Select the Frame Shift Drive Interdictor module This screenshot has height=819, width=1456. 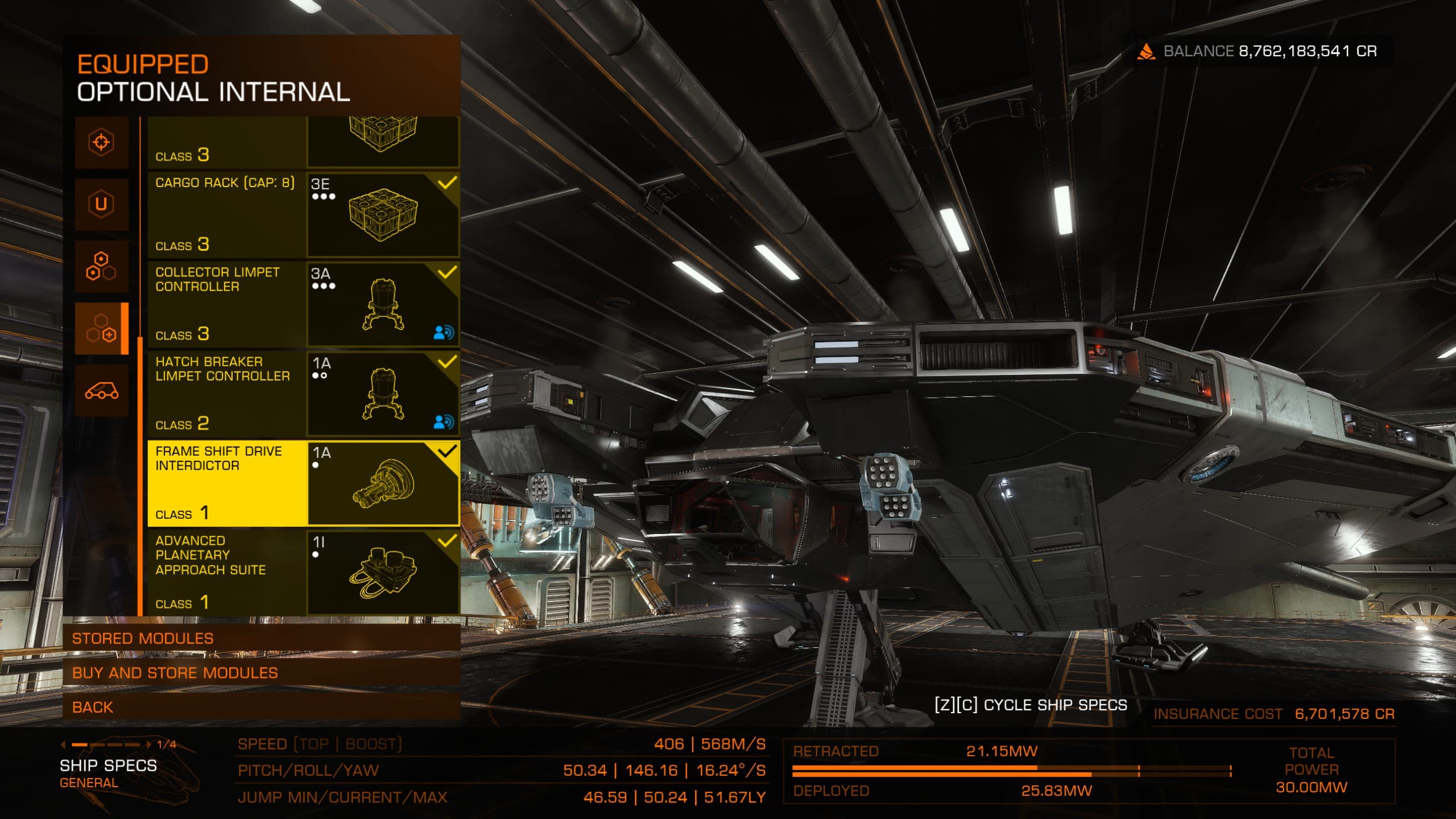tap(303, 483)
